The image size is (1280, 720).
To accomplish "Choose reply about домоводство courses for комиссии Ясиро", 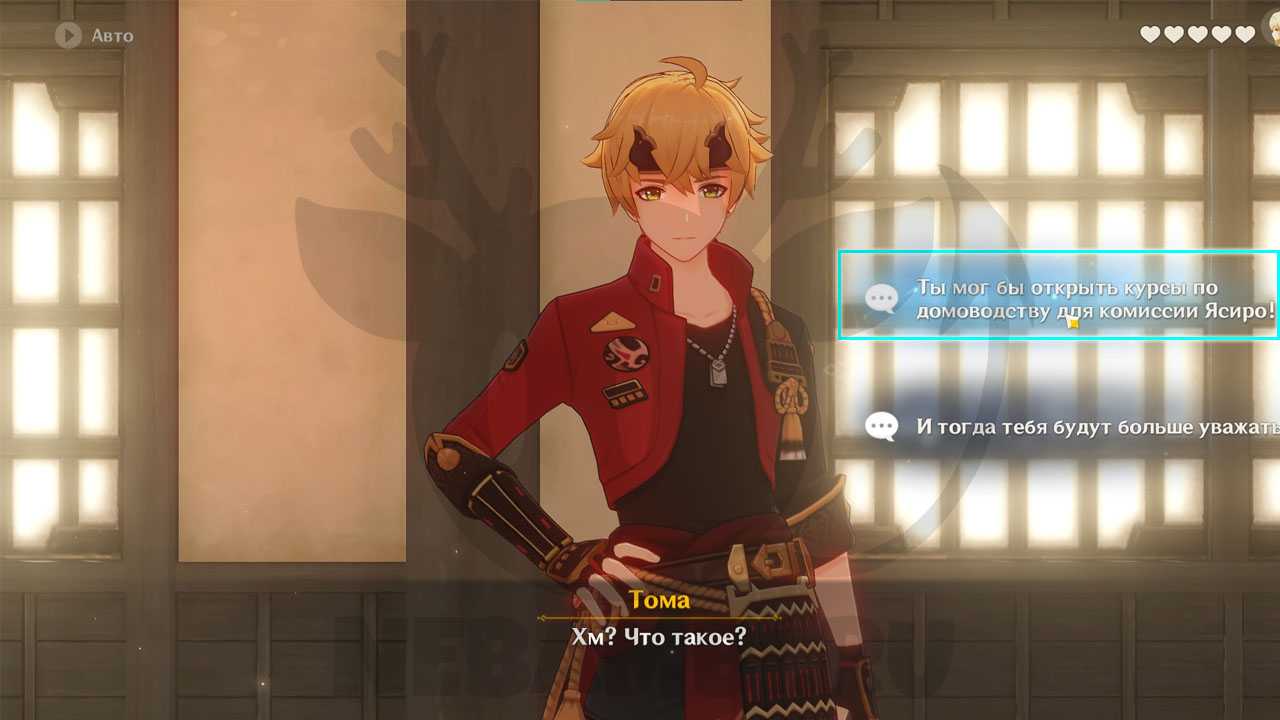I will (x=1058, y=298).
